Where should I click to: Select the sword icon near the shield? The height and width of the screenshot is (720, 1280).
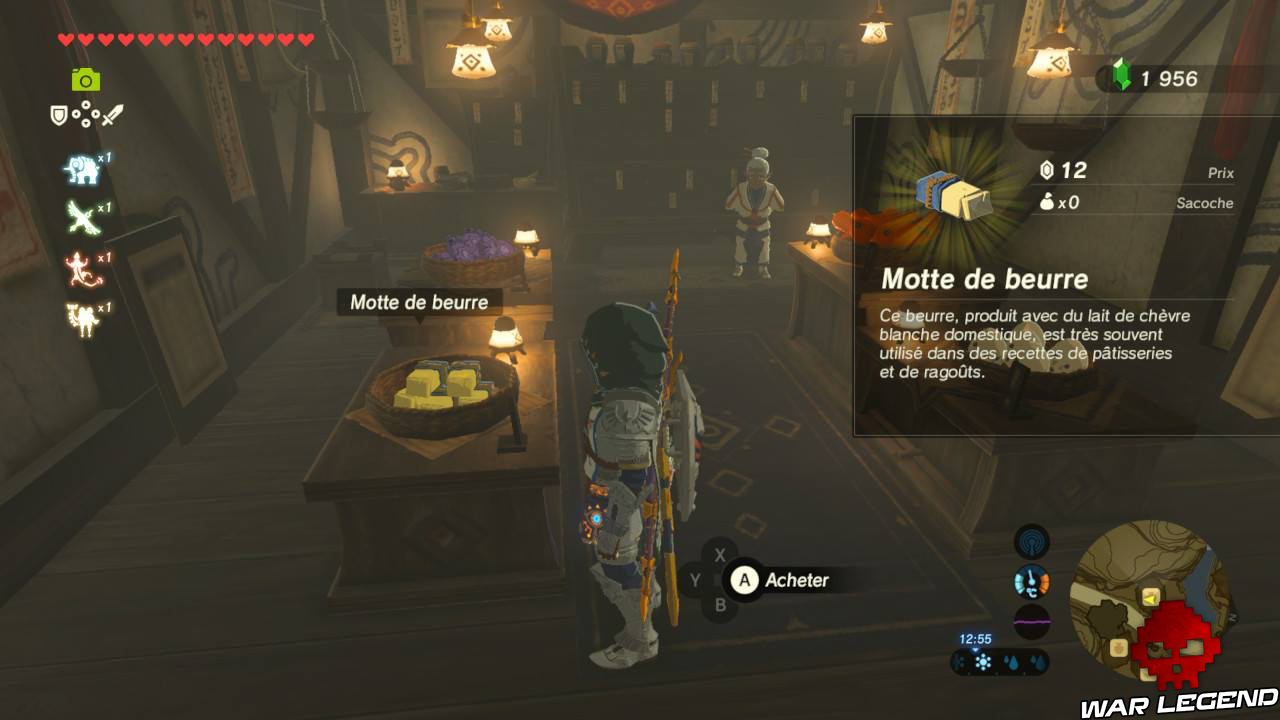tap(114, 114)
